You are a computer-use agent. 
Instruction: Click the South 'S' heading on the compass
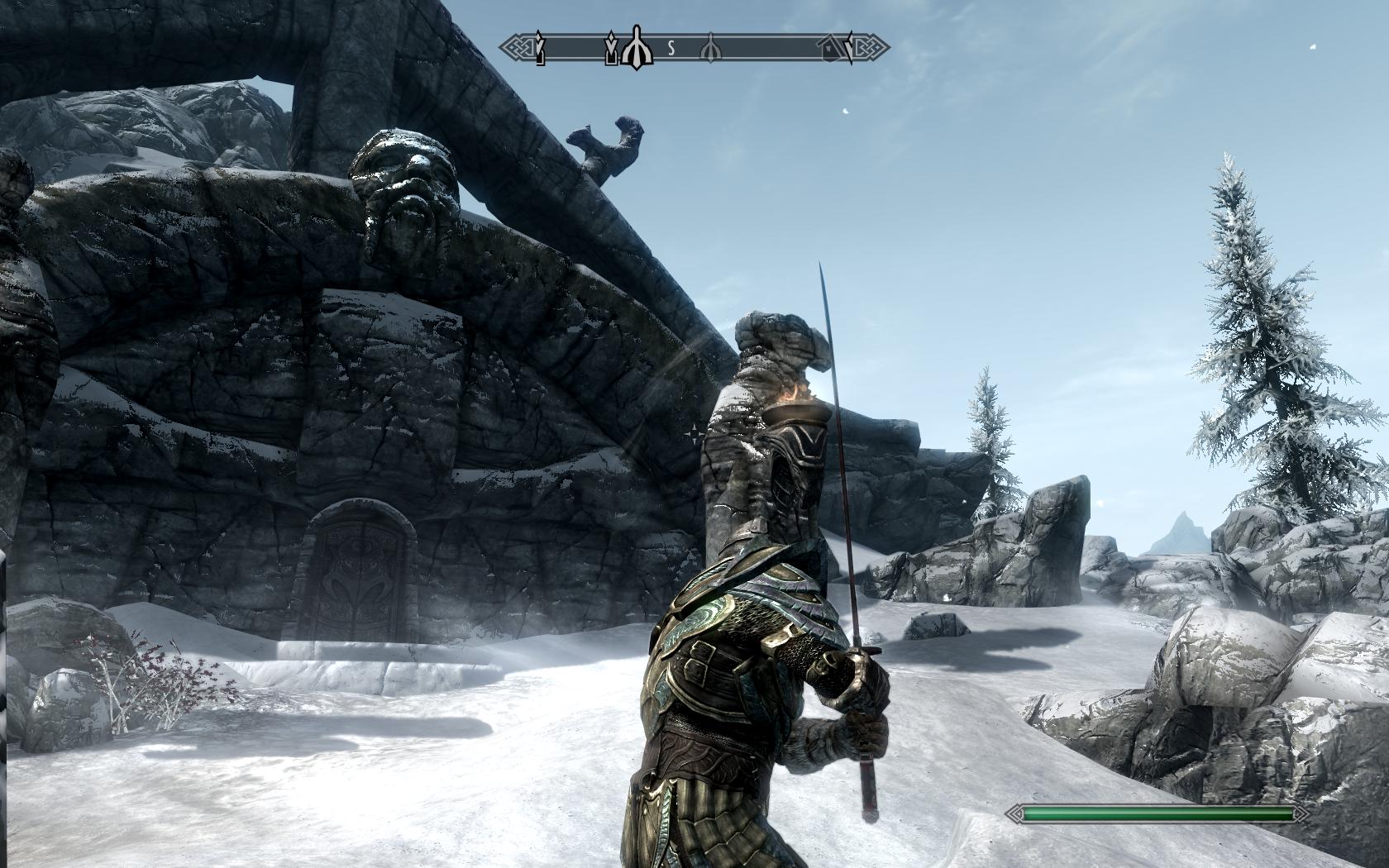(x=671, y=49)
